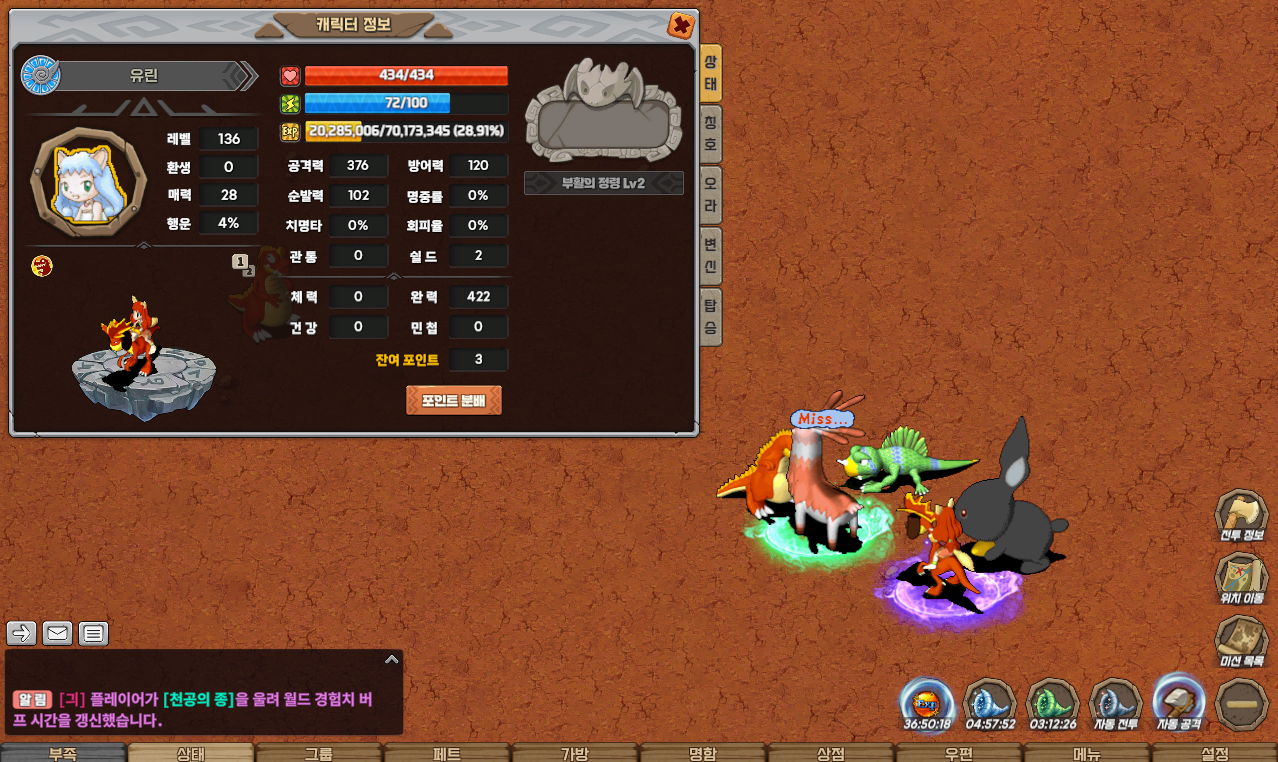Toggle 자동 전투 auto battle
The image size is (1278, 762).
coord(1115,703)
